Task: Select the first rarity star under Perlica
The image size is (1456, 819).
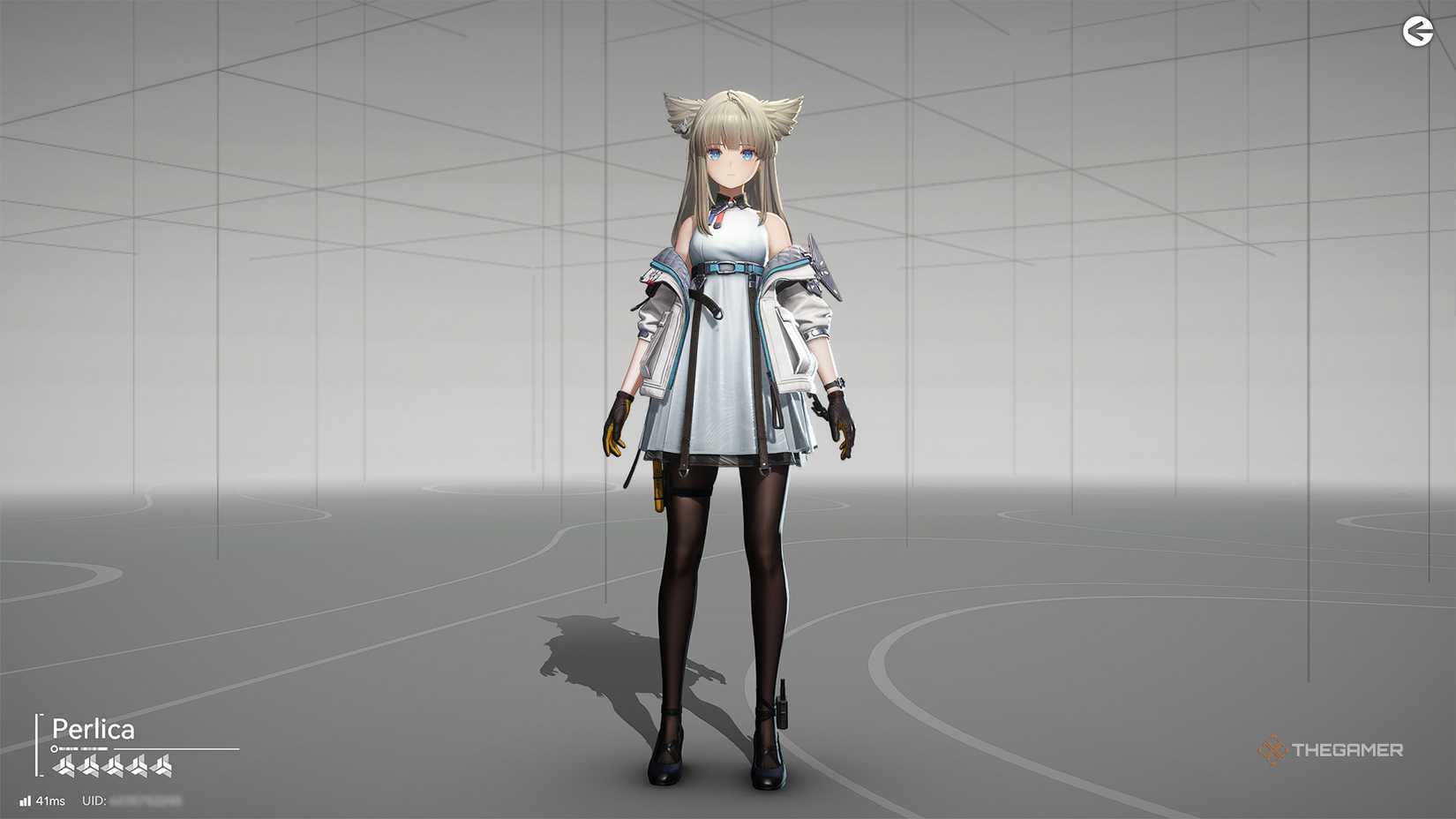Action: click(x=64, y=764)
